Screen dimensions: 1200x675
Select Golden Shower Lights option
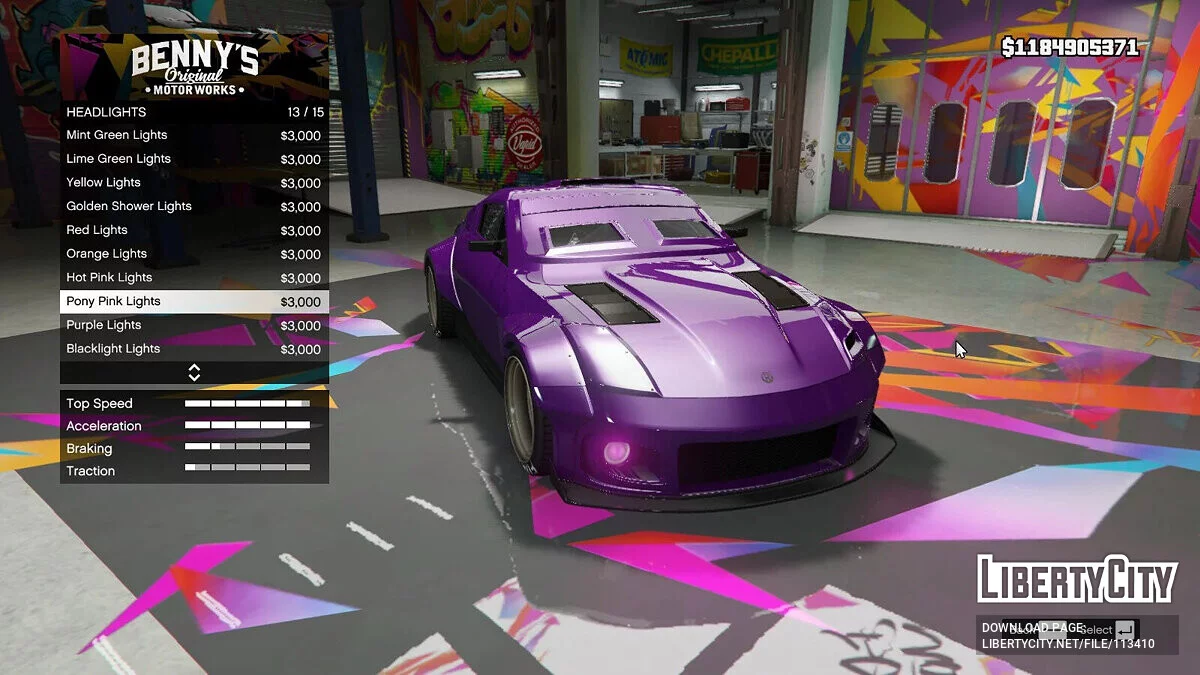point(194,206)
